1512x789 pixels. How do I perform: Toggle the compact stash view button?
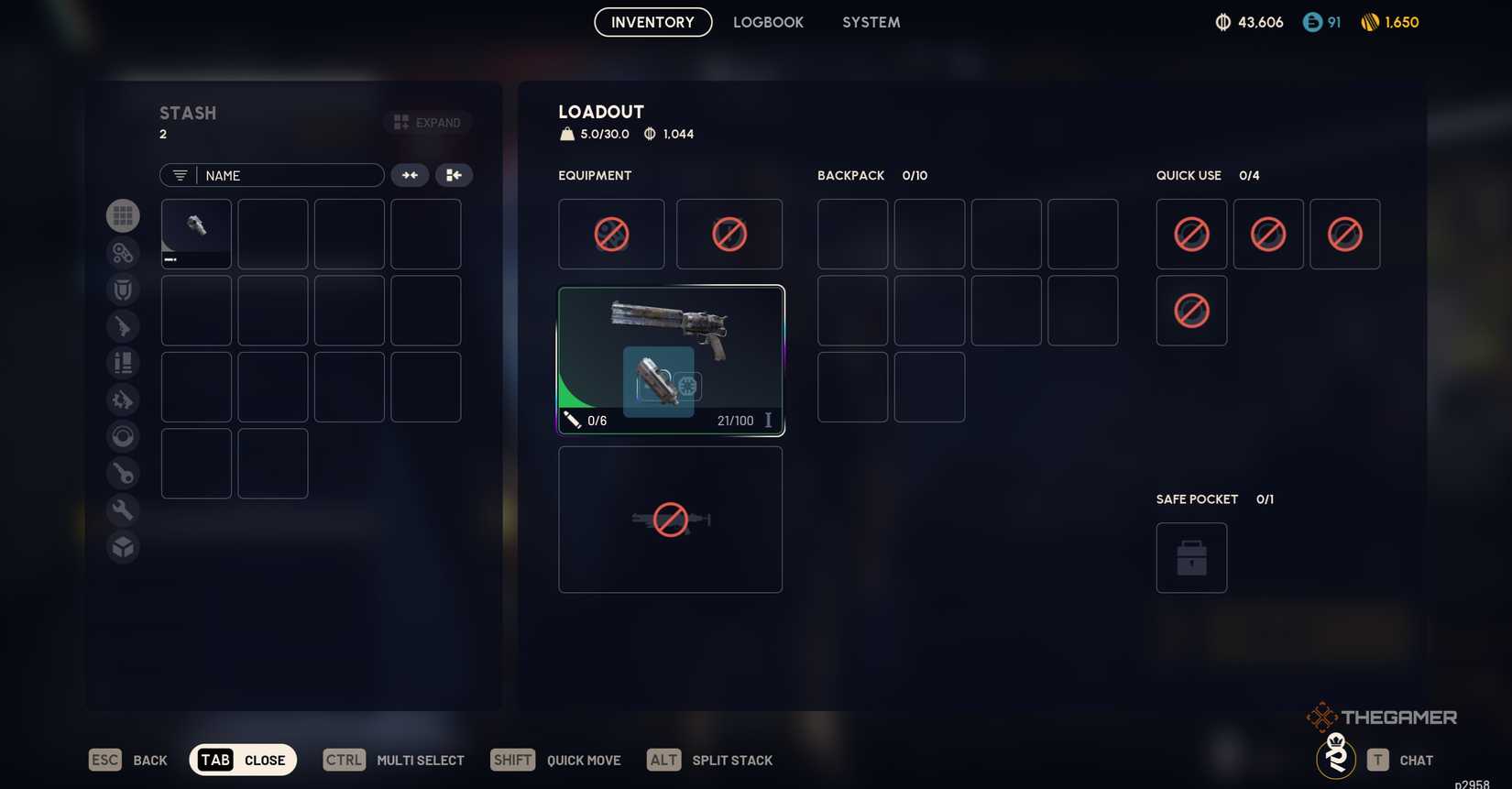pos(410,175)
